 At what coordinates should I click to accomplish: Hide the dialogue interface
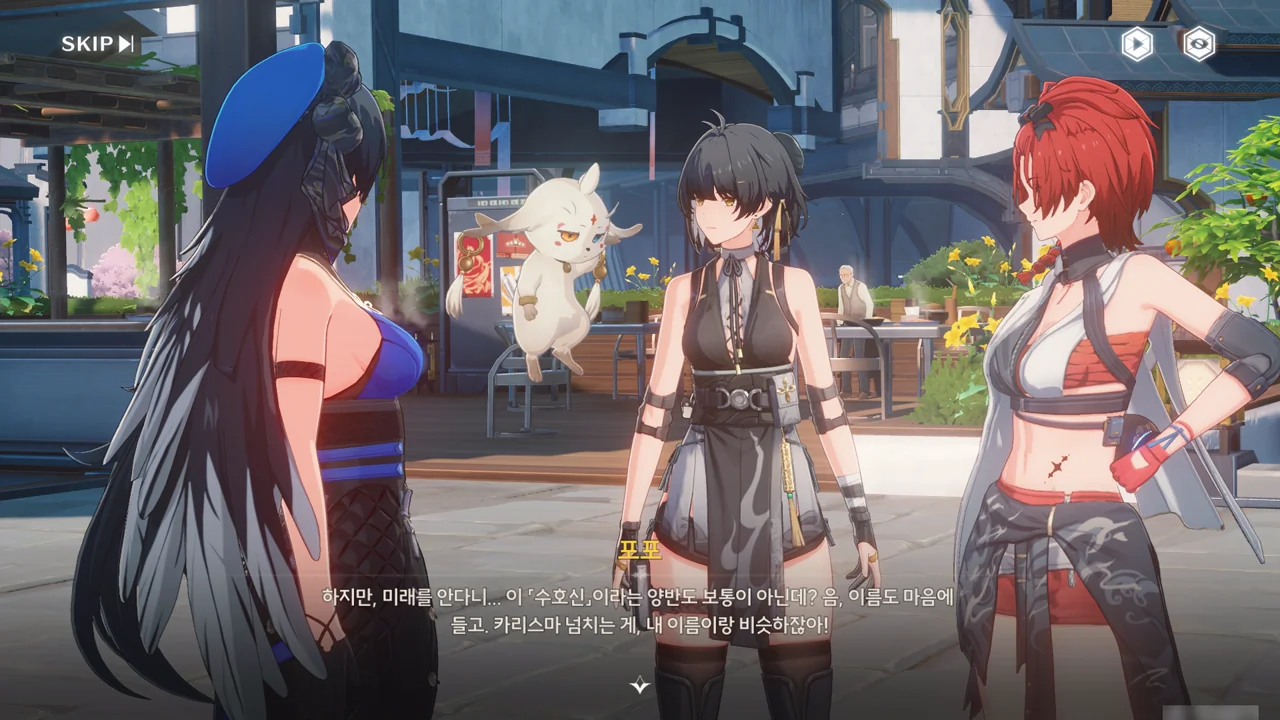click(1198, 44)
